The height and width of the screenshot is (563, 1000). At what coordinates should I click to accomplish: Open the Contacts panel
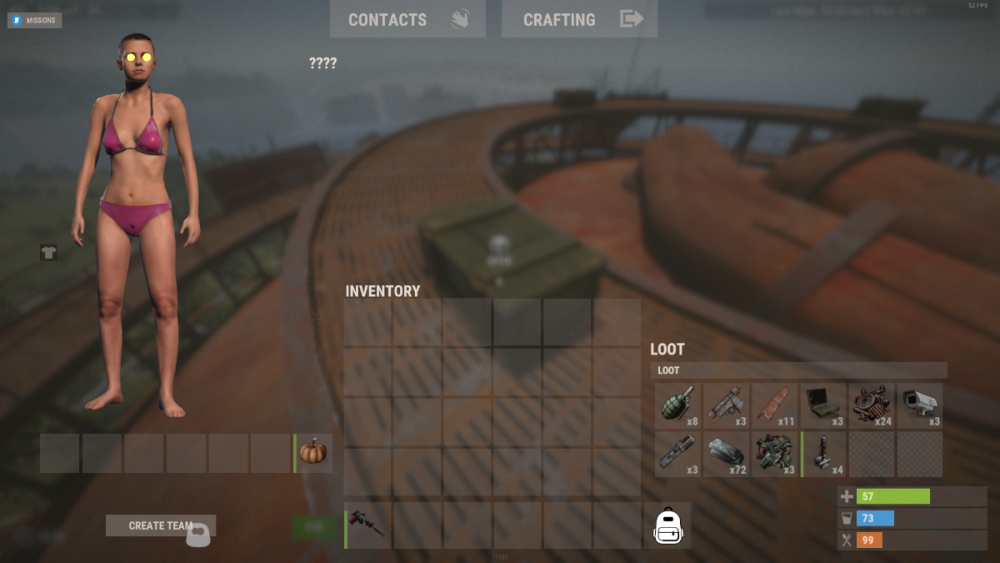407,19
